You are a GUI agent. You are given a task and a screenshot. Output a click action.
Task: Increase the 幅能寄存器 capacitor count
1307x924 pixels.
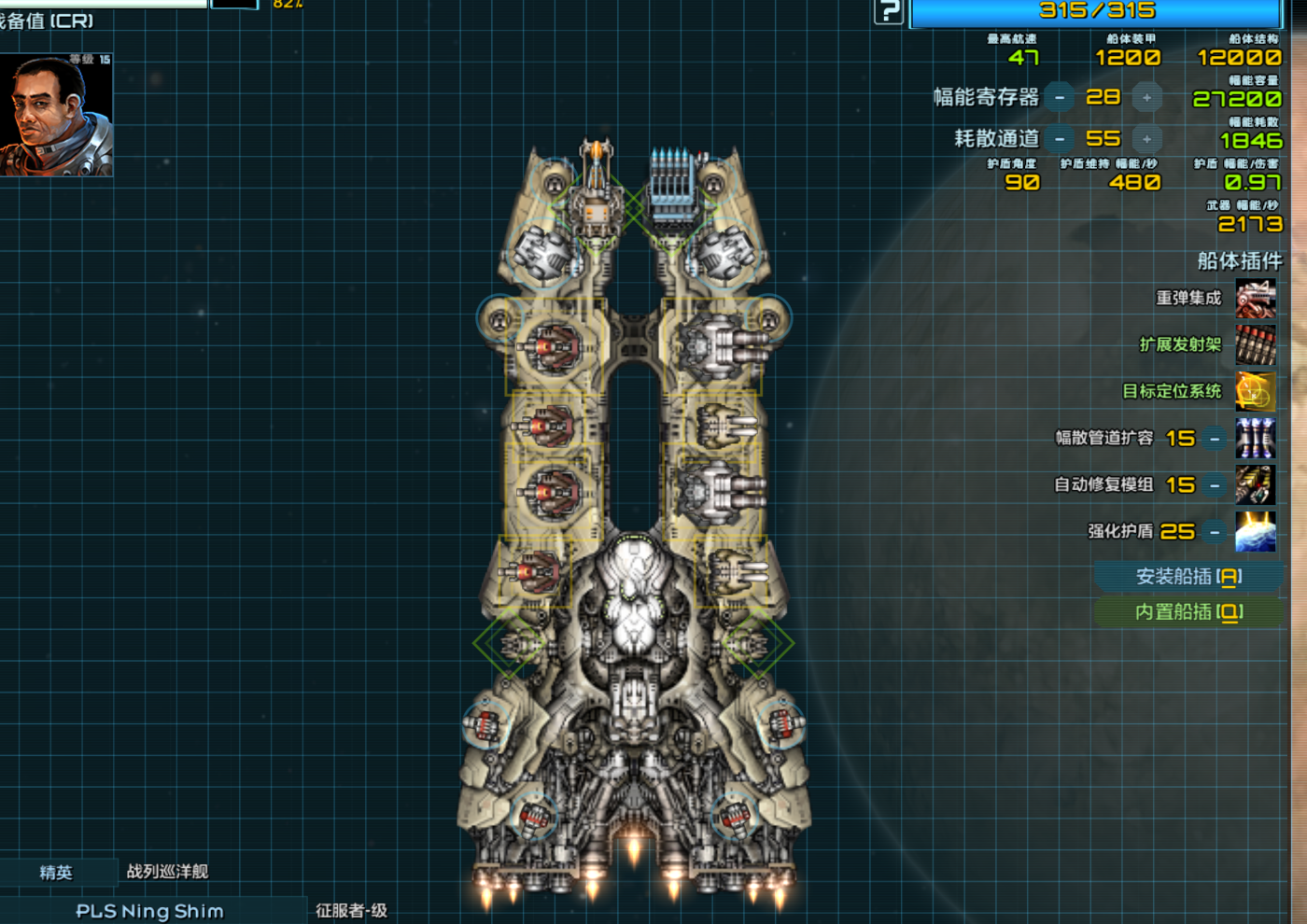tap(1146, 97)
